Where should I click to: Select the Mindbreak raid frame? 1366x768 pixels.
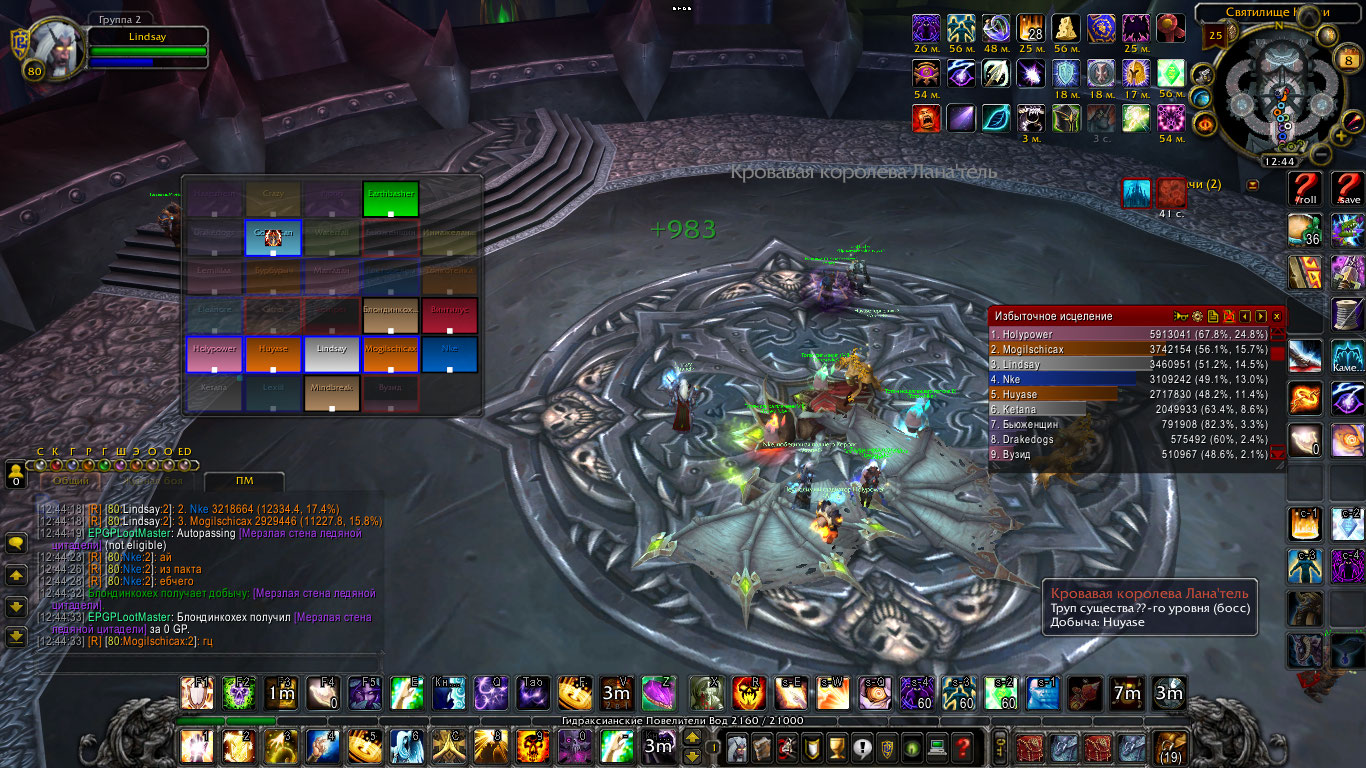click(x=332, y=393)
